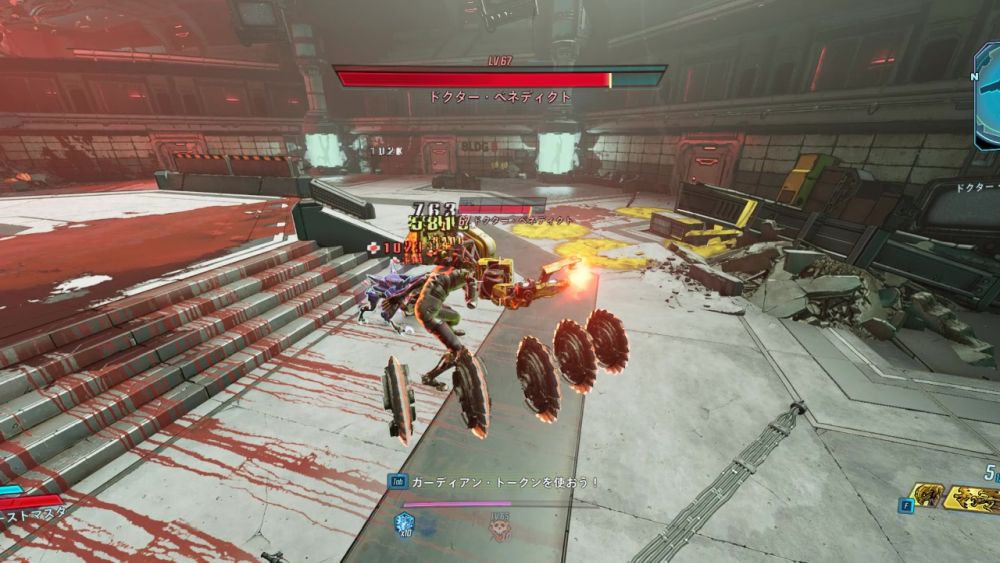This screenshot has height=563, width=1000.
Task: Click the blue Guardian Token icon
Action: 406,521
